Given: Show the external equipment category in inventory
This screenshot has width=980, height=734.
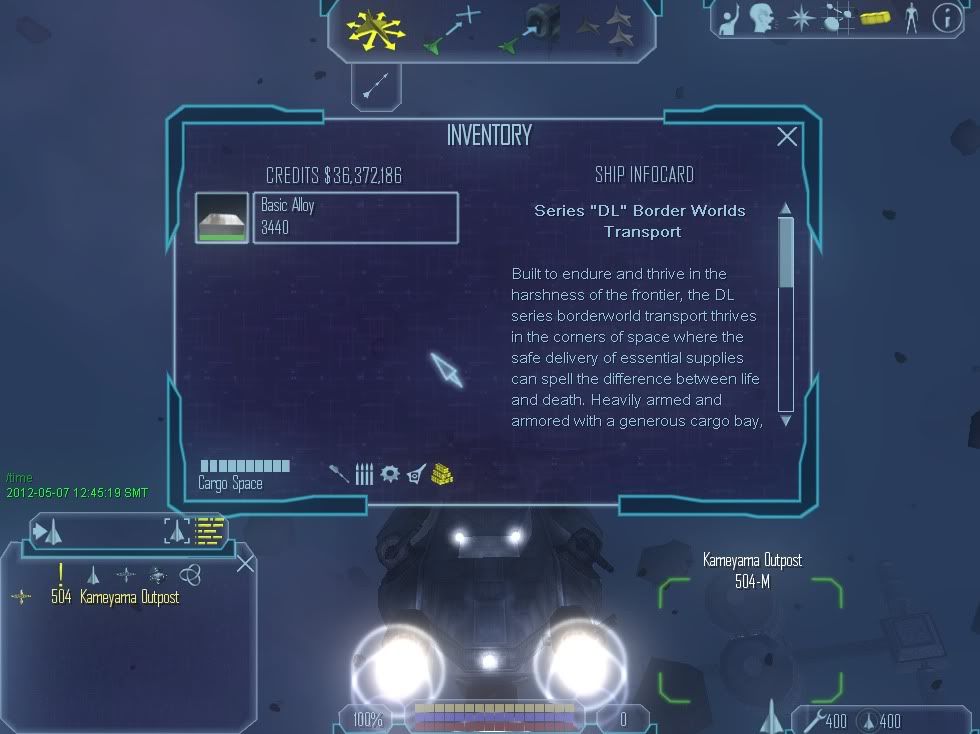Looking at the screenshot, I should (x=416, y=474).
